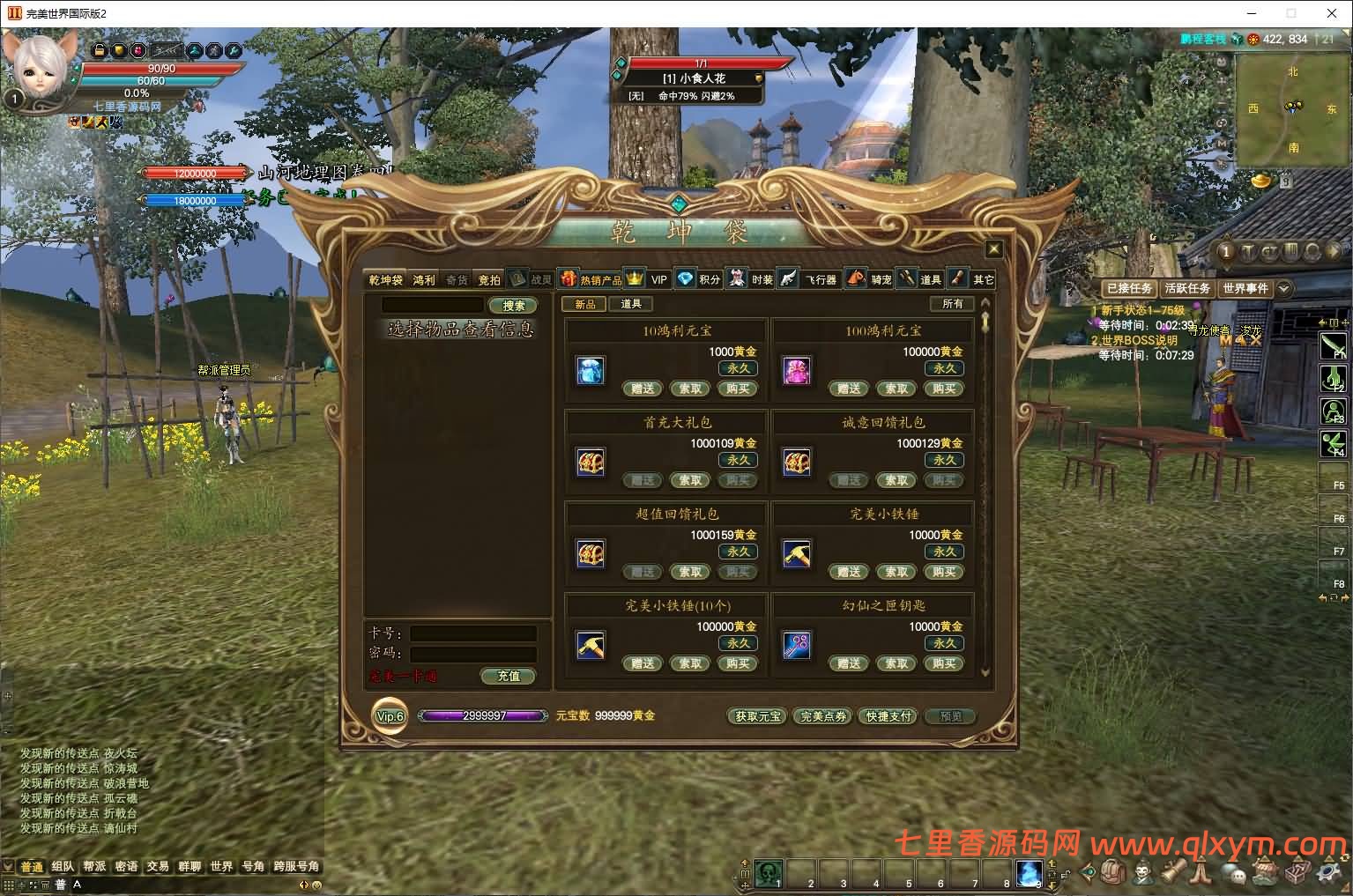Switch to the 鸿利 shop tab
Screen dimensions: 1353x896
[424, 280]
